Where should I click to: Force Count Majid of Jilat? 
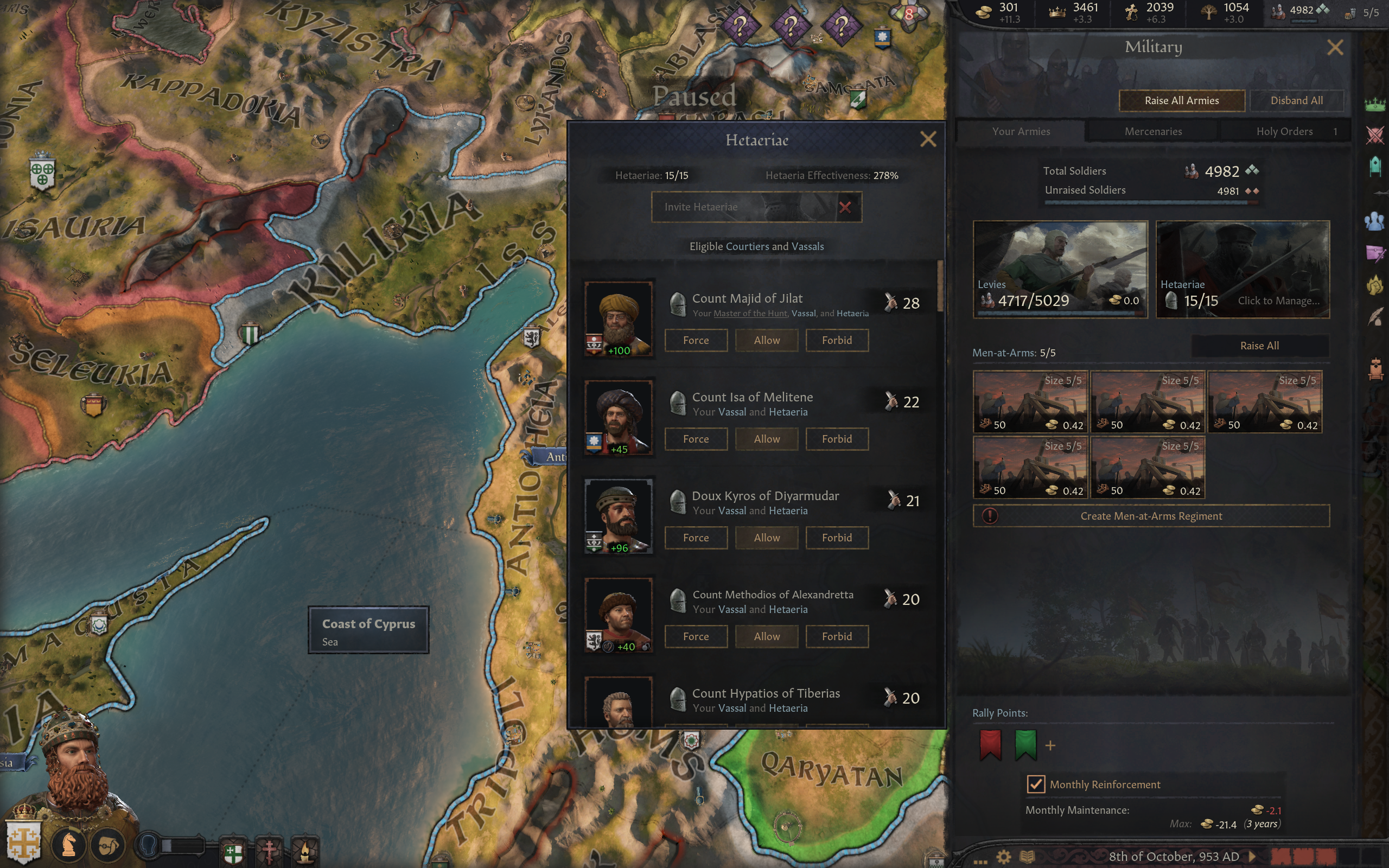click(x=696, y=341)
